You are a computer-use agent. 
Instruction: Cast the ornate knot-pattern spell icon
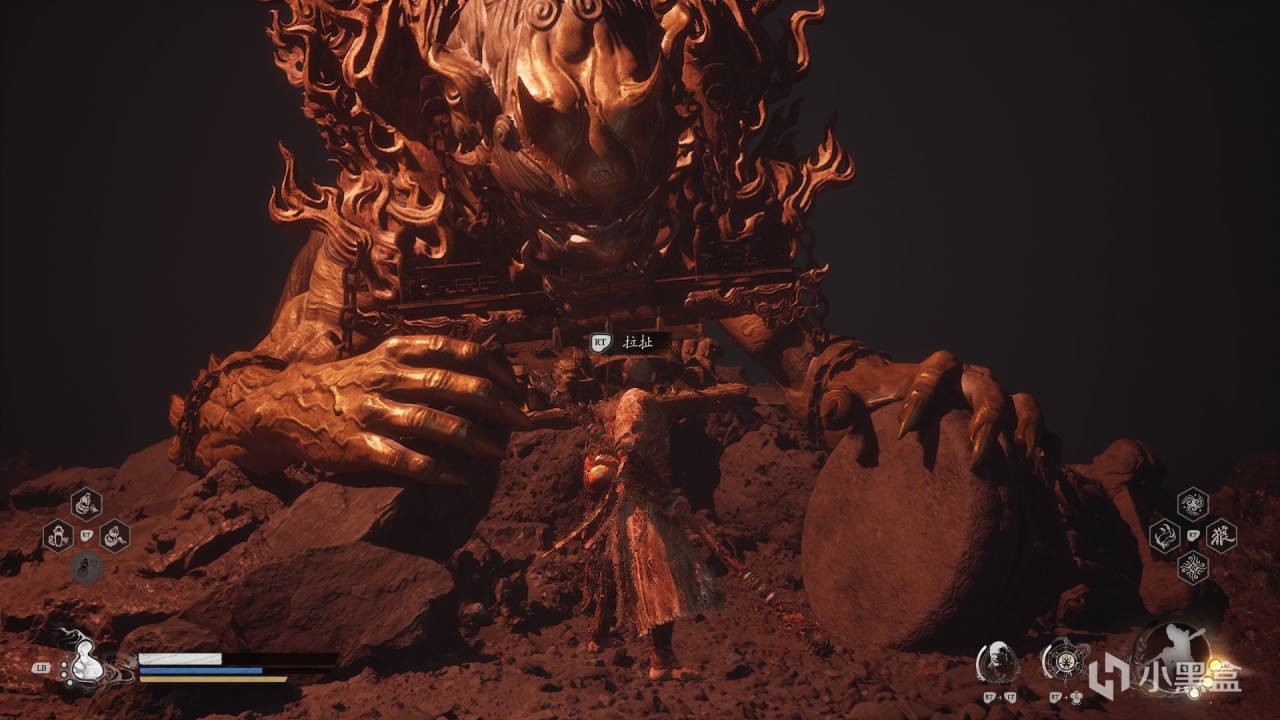click(x=1192, y=567)
